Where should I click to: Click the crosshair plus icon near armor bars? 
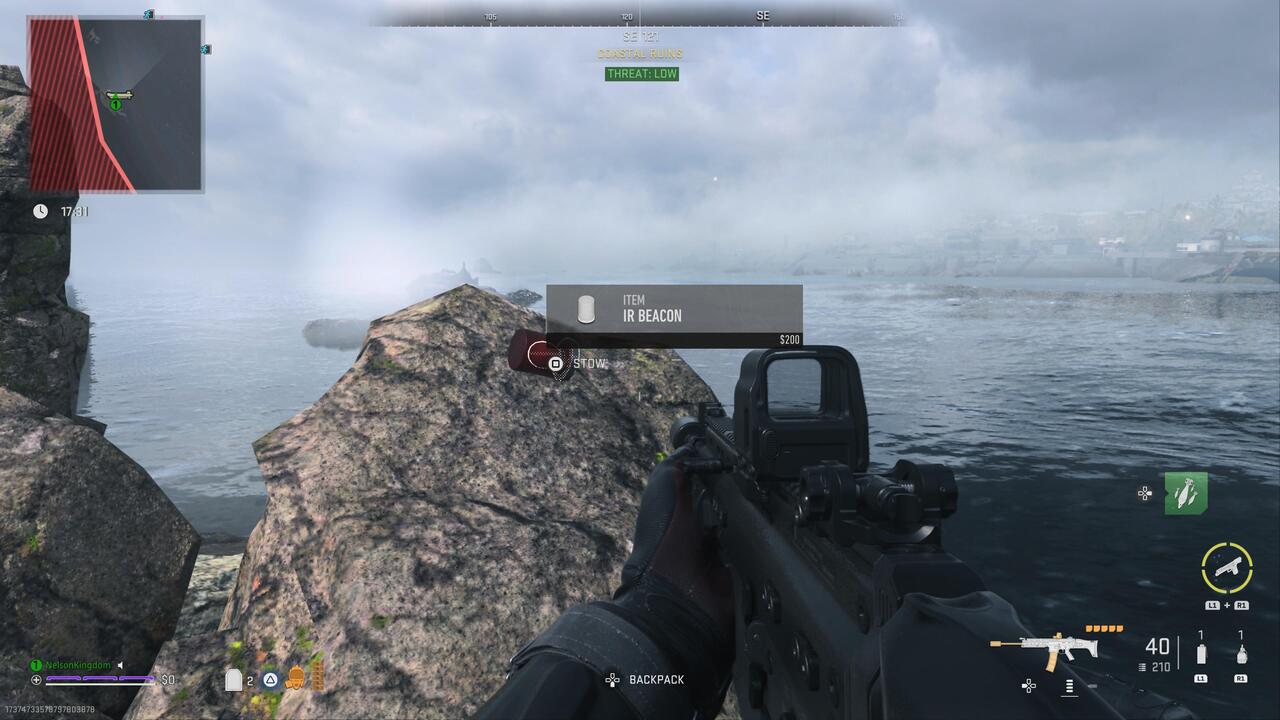[37, 679]
